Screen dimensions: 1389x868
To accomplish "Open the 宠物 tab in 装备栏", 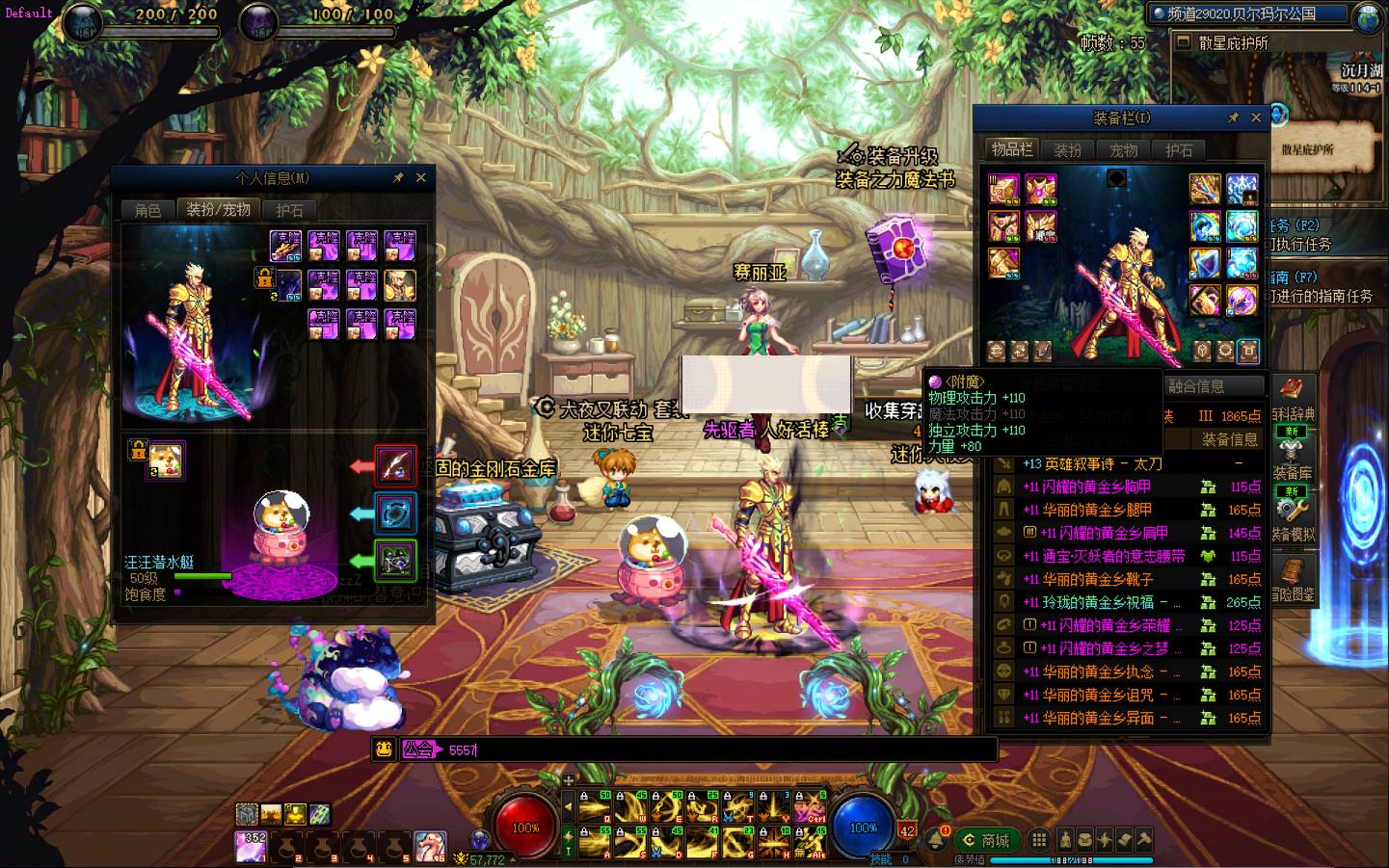I will point(1124,150).
